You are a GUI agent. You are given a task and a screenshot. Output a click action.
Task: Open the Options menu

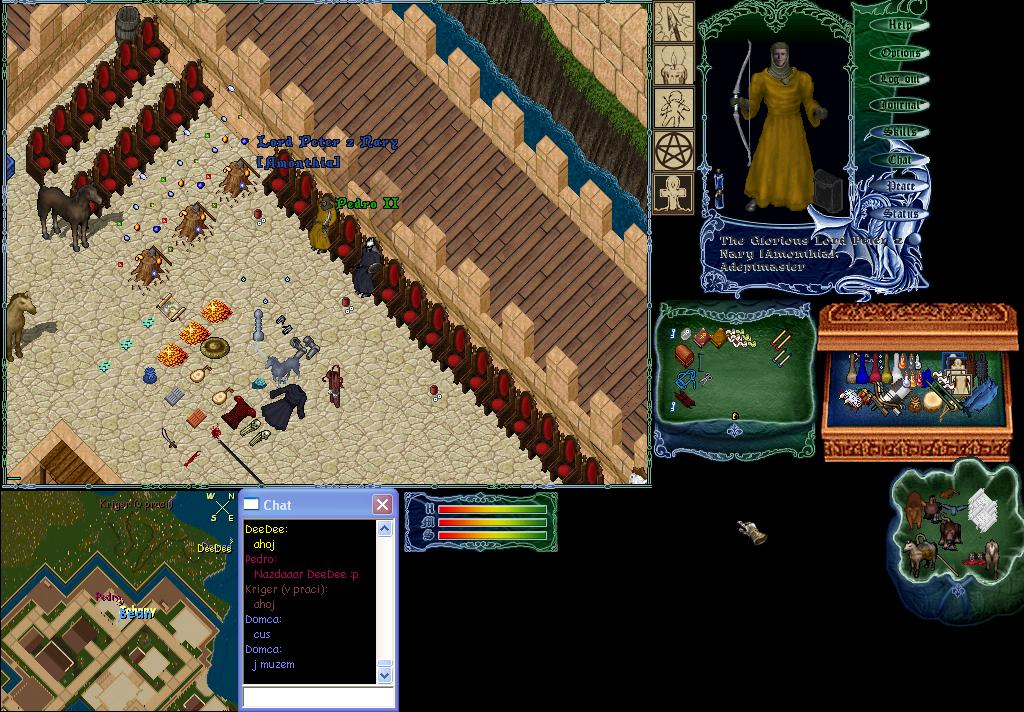[899, 53]
